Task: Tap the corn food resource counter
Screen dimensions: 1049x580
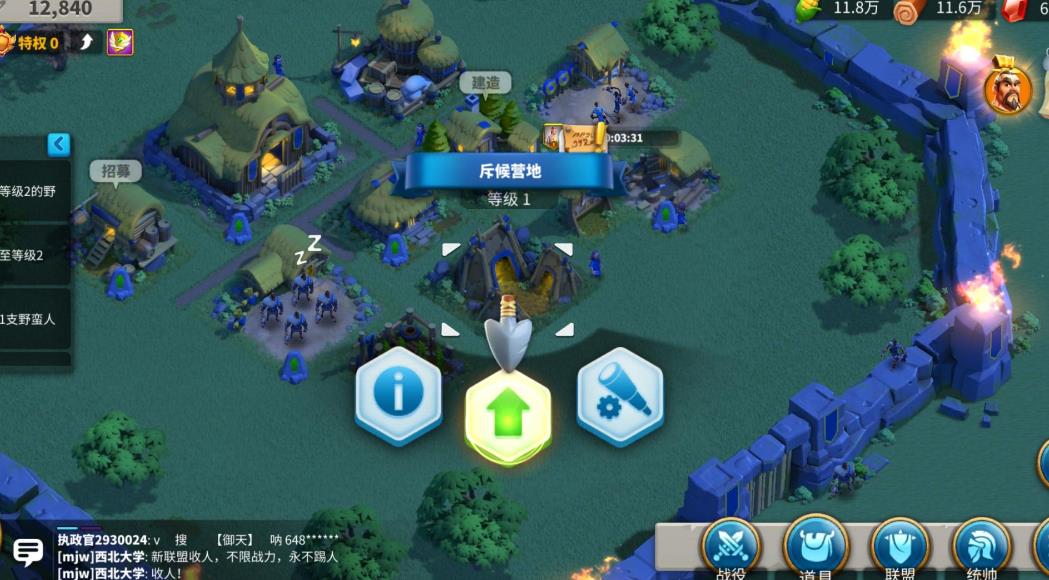Action: [x=840, y=9]
